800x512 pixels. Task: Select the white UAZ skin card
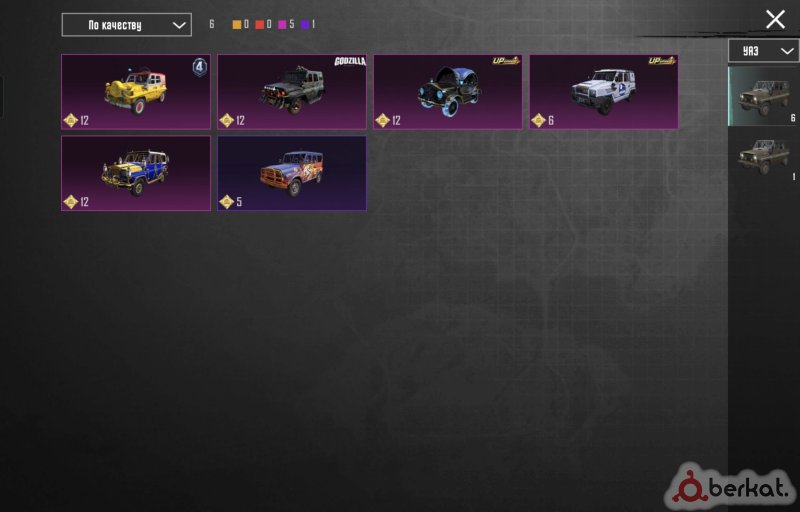[604, 92]
